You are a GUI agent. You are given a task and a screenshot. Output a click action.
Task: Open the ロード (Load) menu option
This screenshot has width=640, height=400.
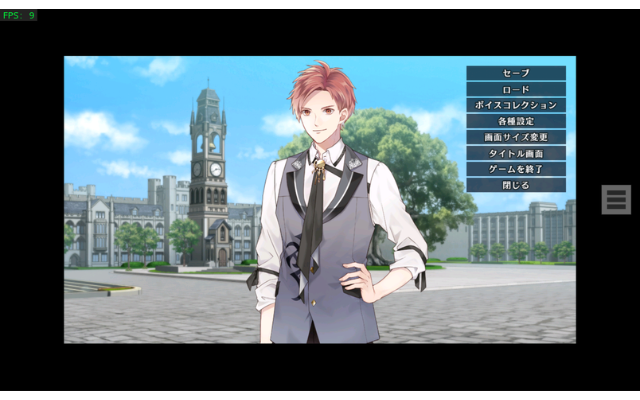click(x=515, y=89)
